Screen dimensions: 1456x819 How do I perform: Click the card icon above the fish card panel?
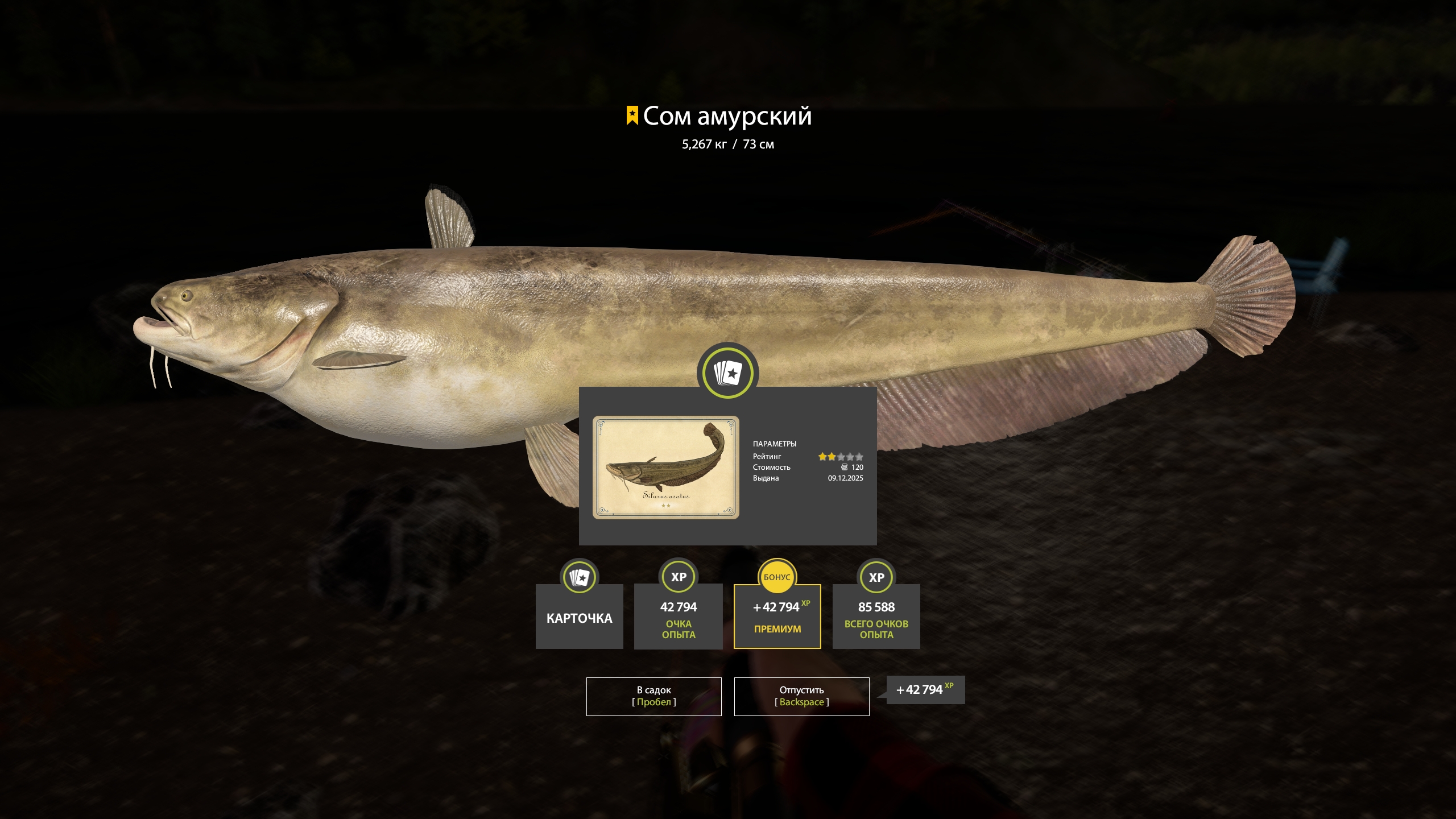(729, 371)
